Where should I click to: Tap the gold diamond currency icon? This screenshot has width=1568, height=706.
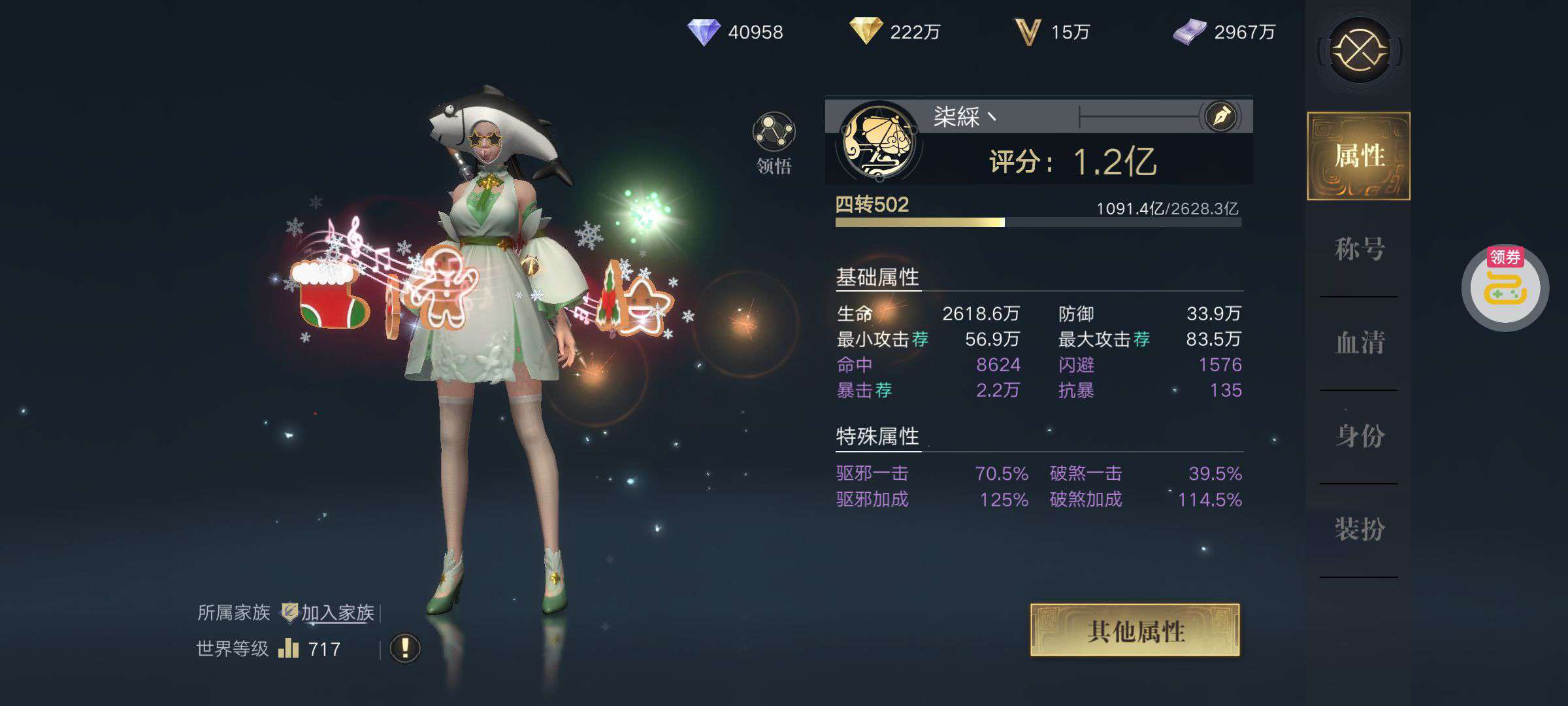(x=866, y=31)
